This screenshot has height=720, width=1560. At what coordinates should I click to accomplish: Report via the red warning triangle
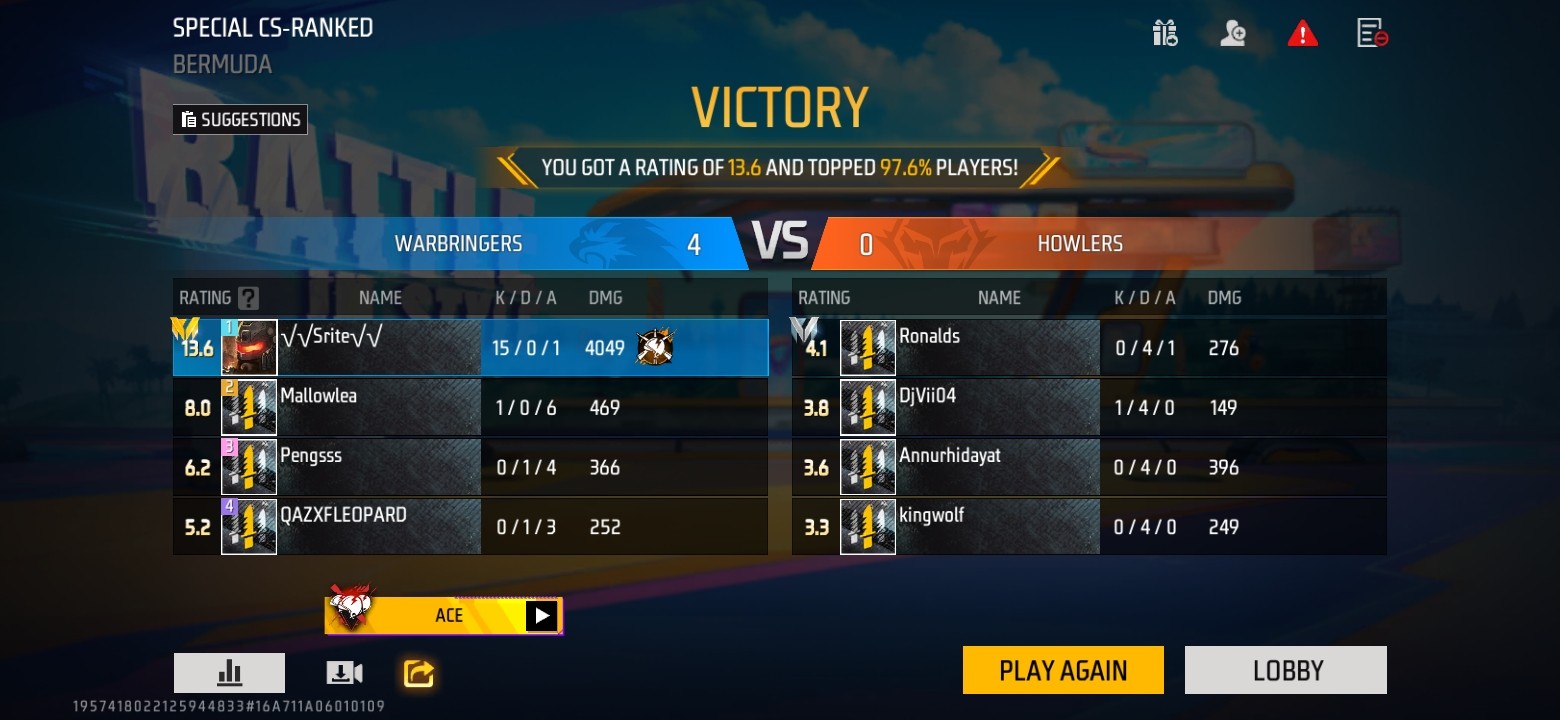[x=1302, y=34]
